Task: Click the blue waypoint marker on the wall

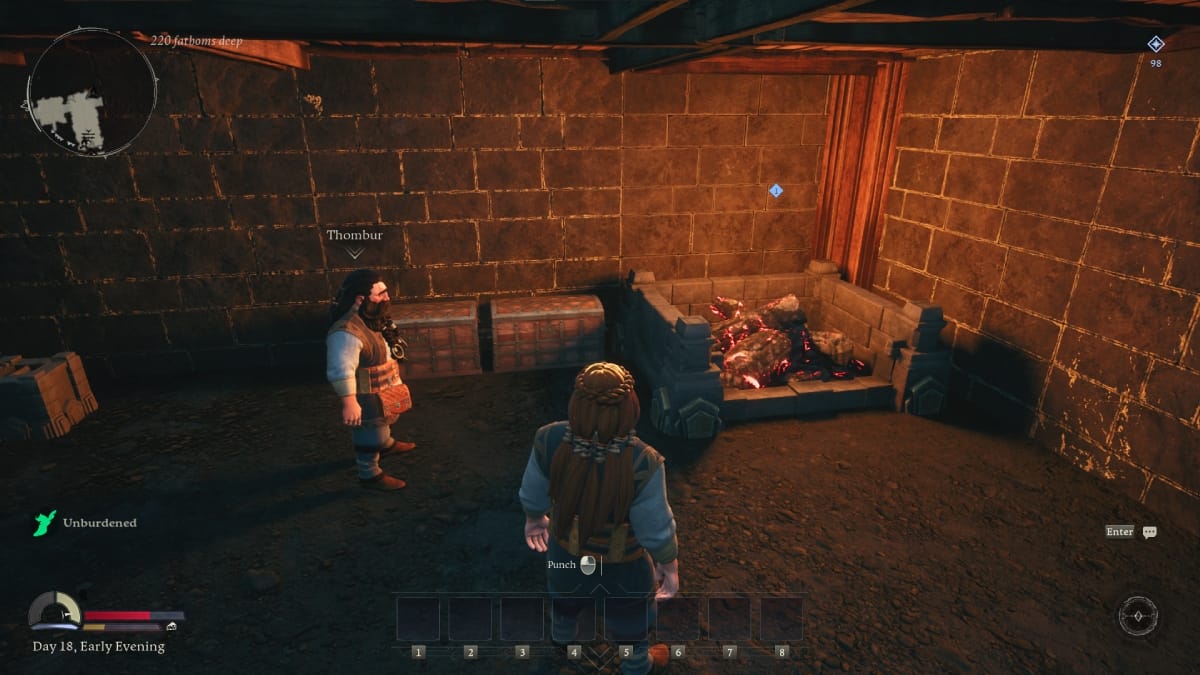Action: (x=776, y=190)
